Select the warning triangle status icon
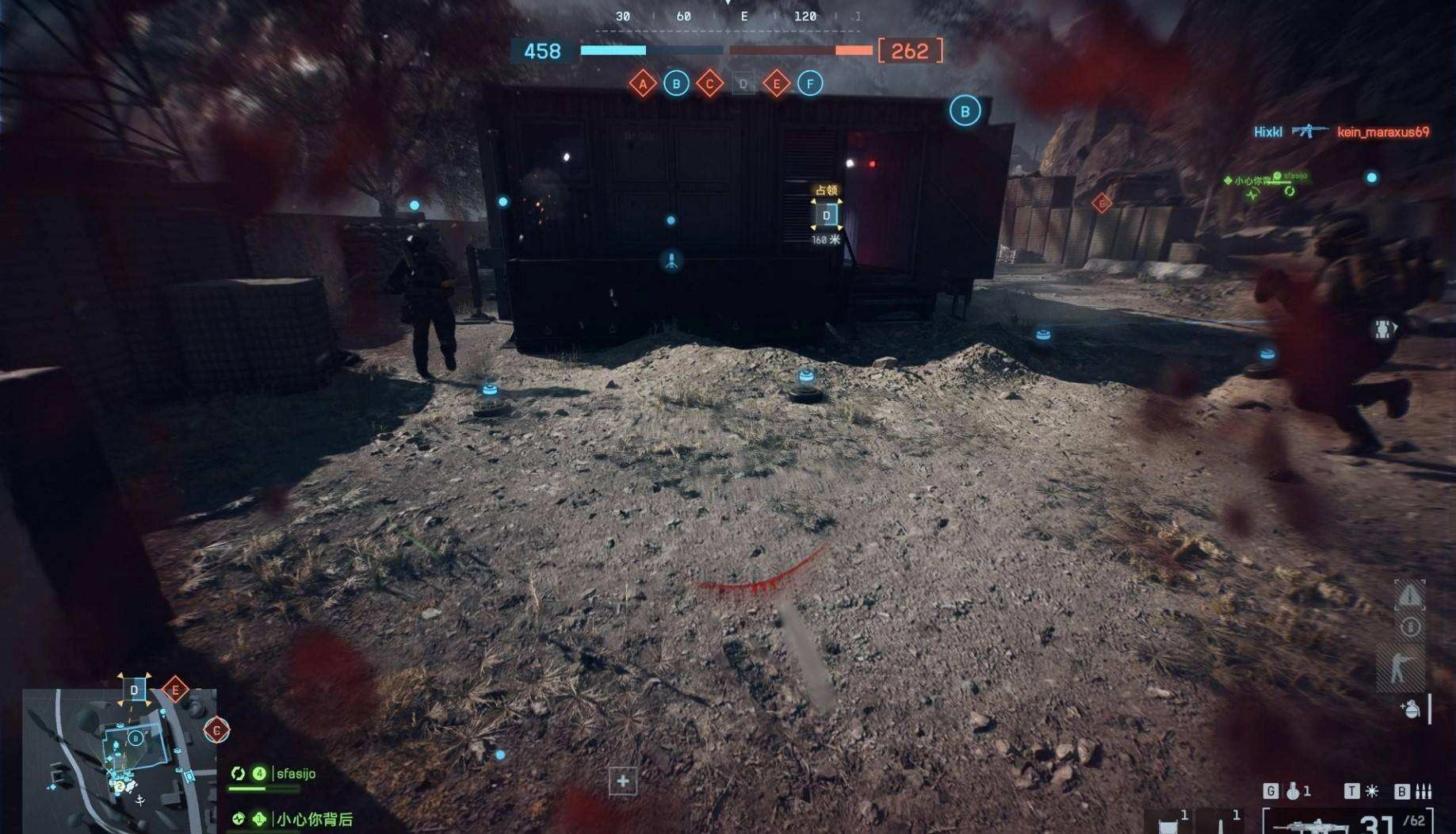Screen dimensions: 1456x834 pos(1409,595)
